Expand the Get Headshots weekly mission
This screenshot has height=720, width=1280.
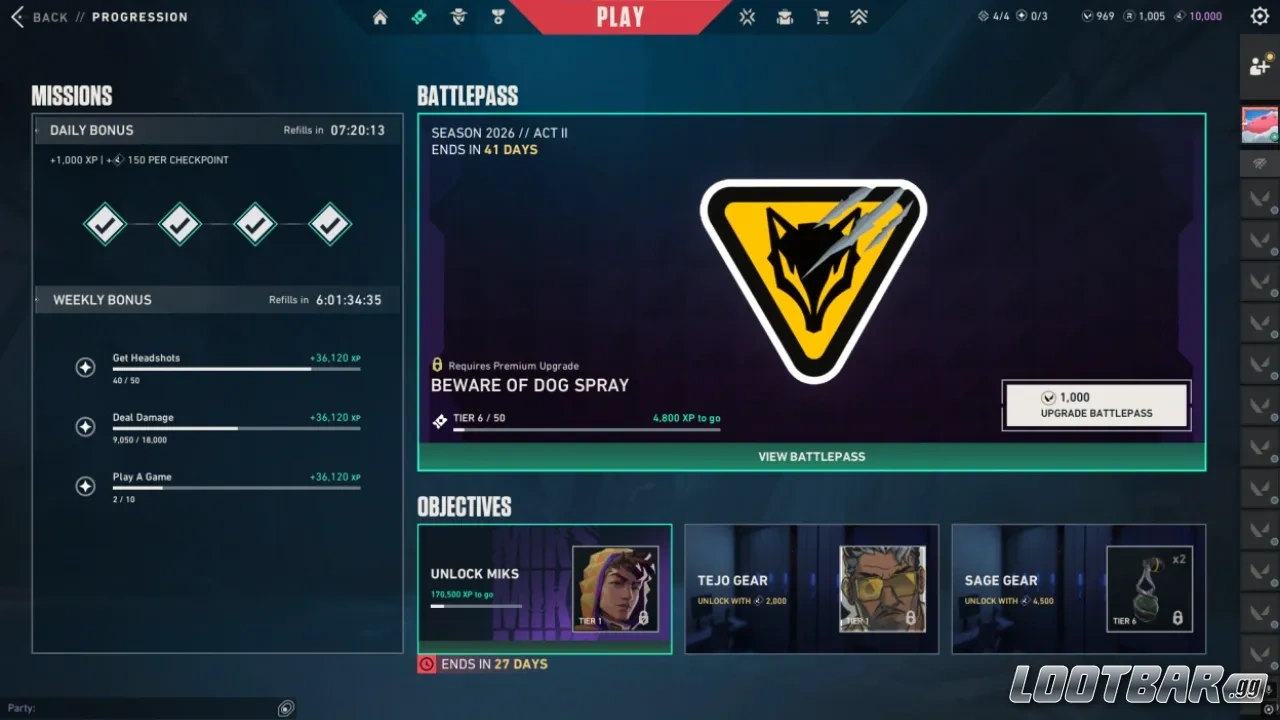coord(85,367)
